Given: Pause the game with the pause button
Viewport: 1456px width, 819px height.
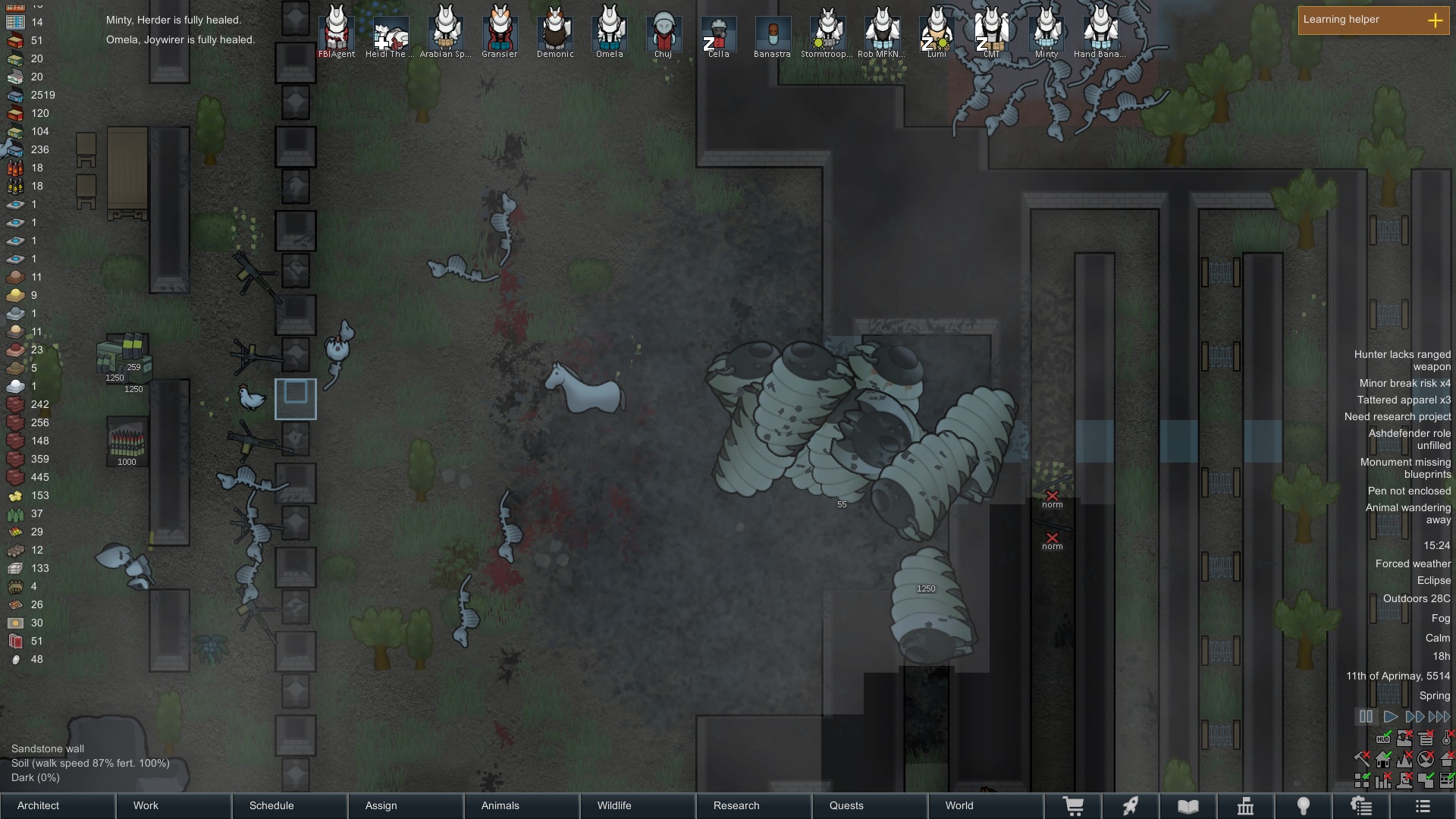Looking at the screenshot, I should coord(1366,717).
